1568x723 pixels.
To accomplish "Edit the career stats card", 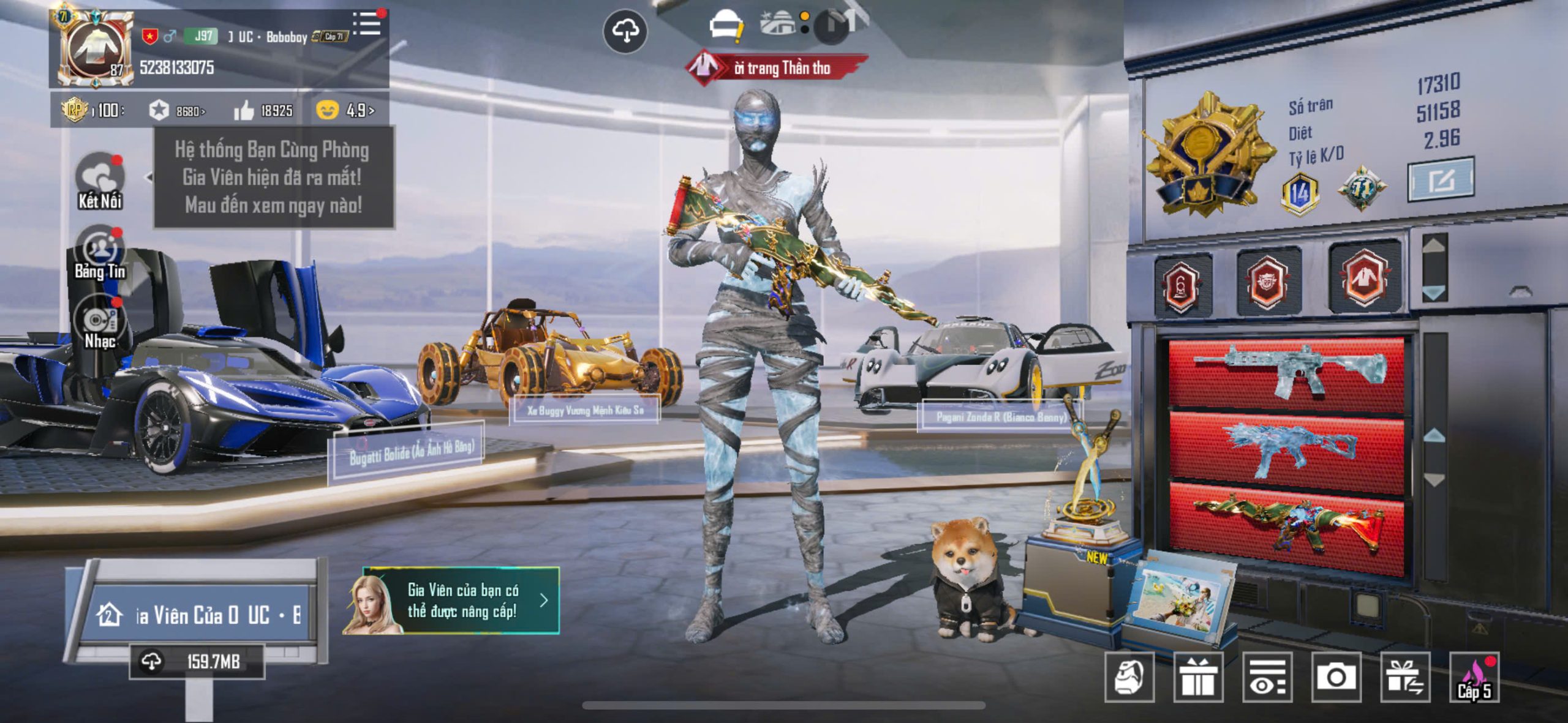I will (1441, 180).
